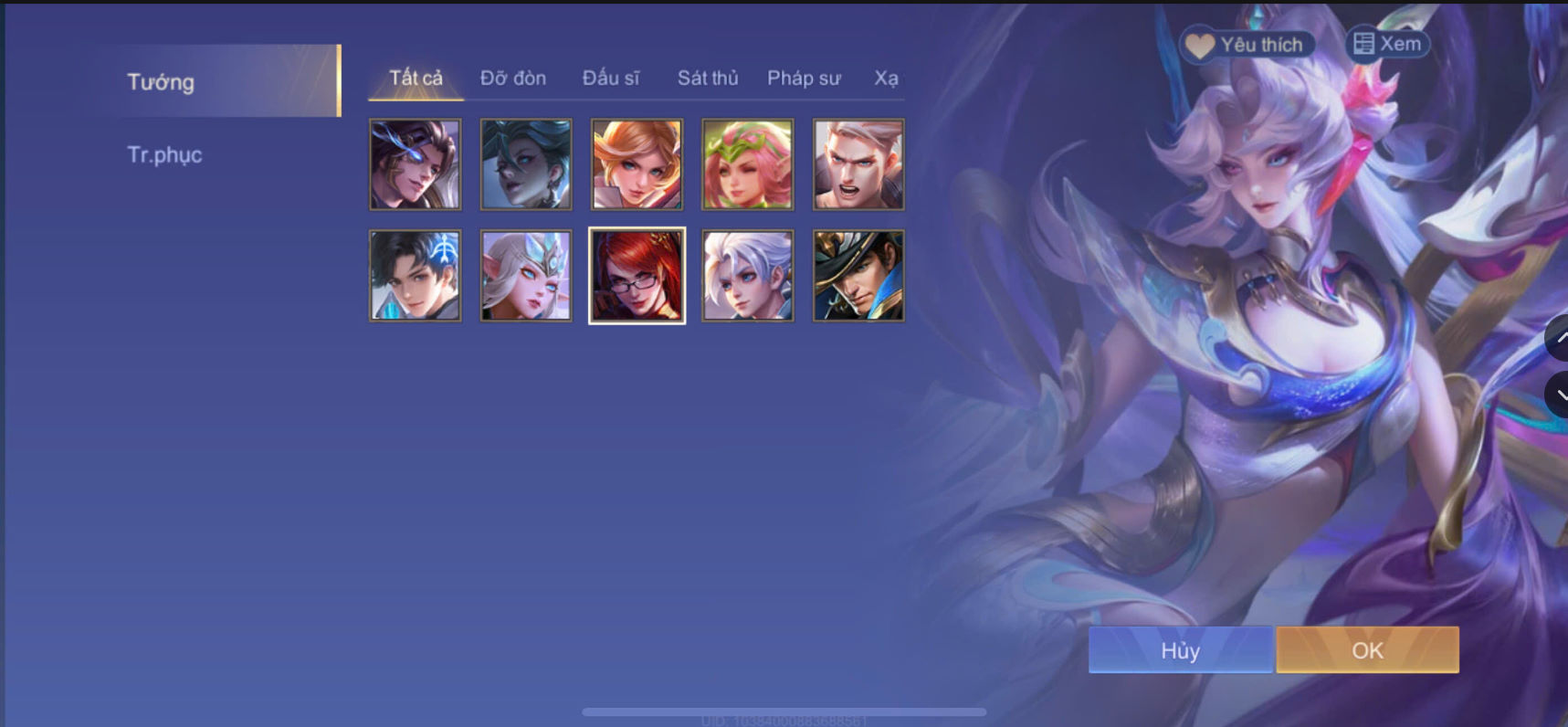
Task: Click Hủy to cancel the selection
Action: (1180, 650)
